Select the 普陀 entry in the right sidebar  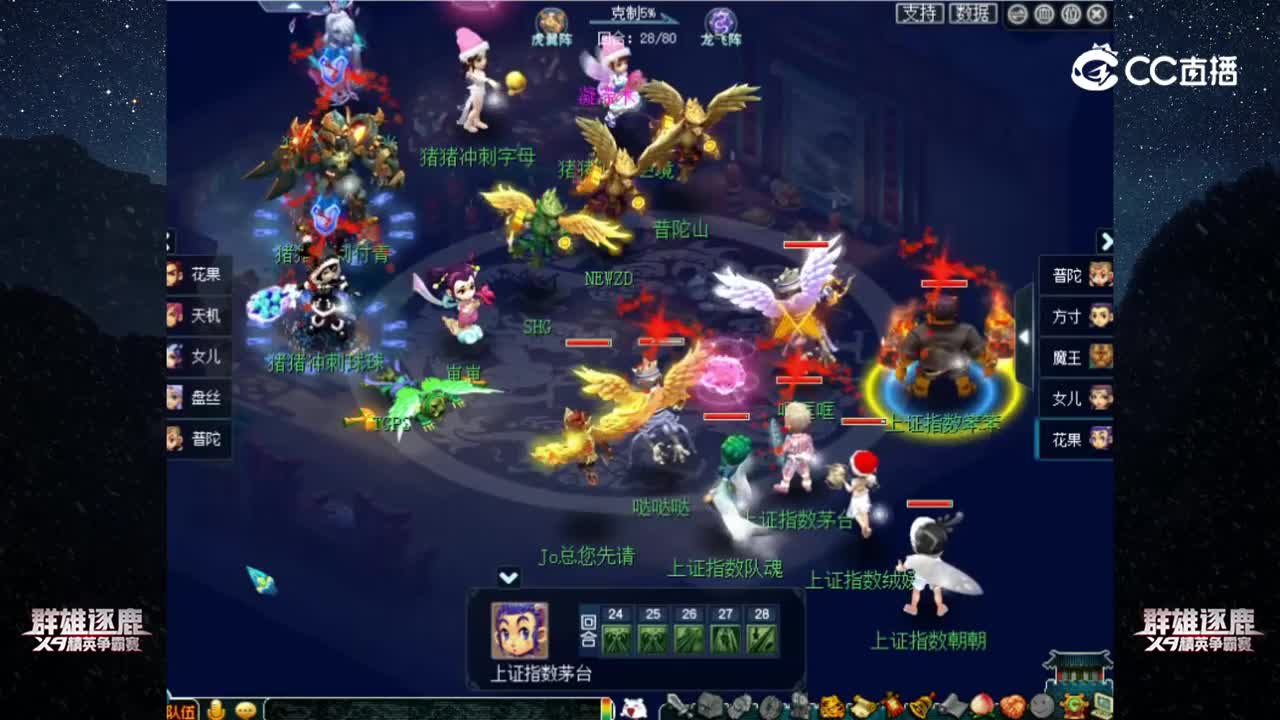click(x=1072, y=272)
